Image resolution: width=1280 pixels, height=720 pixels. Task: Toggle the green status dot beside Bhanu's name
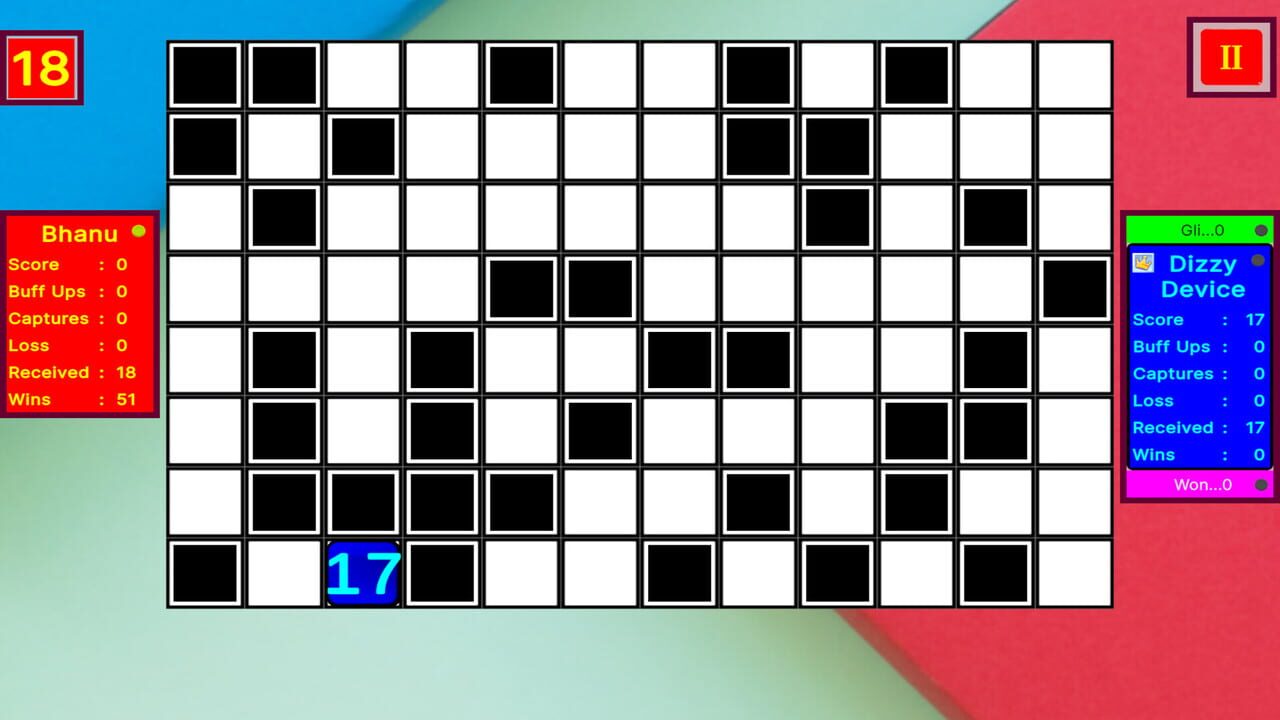pyautogui.click(x=139, y=230)
